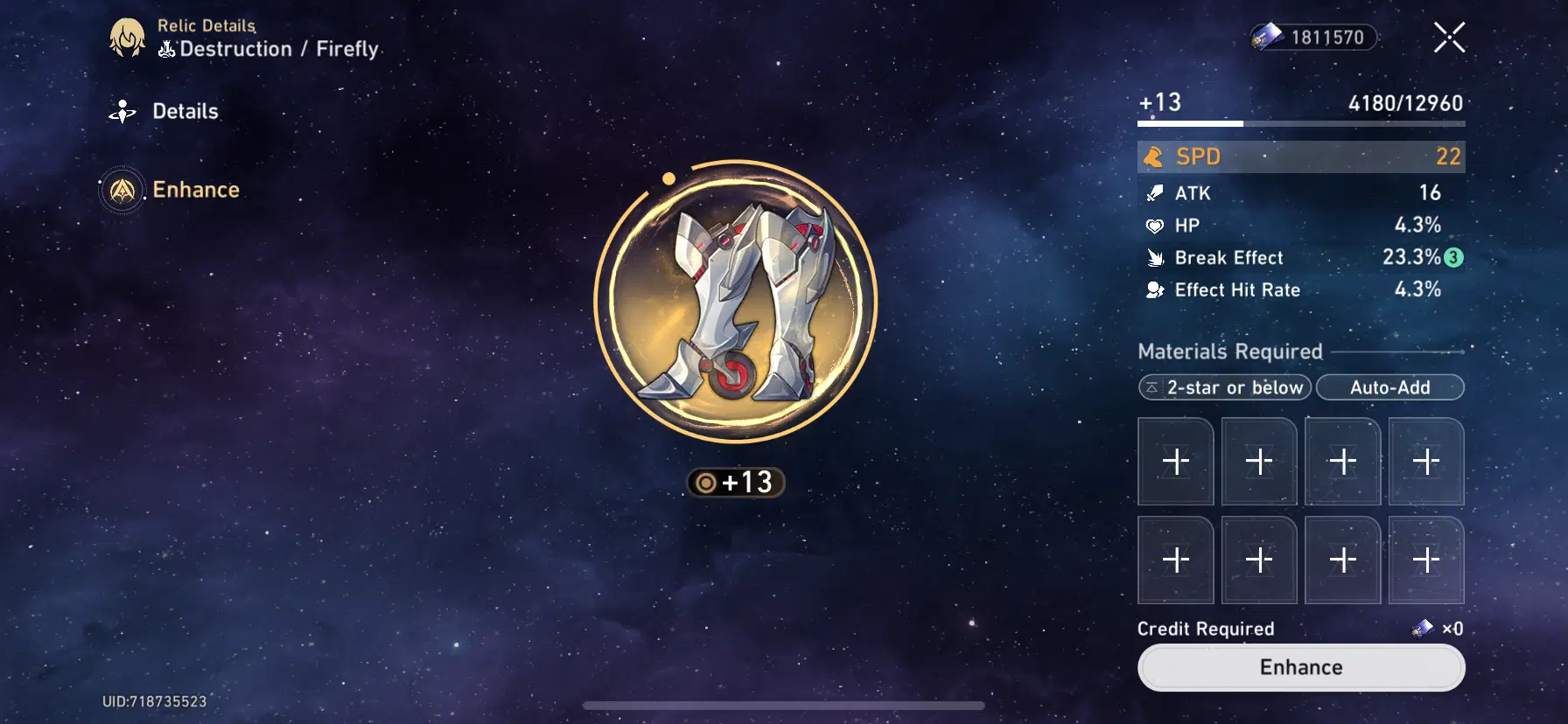Screen dimensions: 1568x724
Task: Click the Firefly character portrait icon
Action: [x=128, y=38]
